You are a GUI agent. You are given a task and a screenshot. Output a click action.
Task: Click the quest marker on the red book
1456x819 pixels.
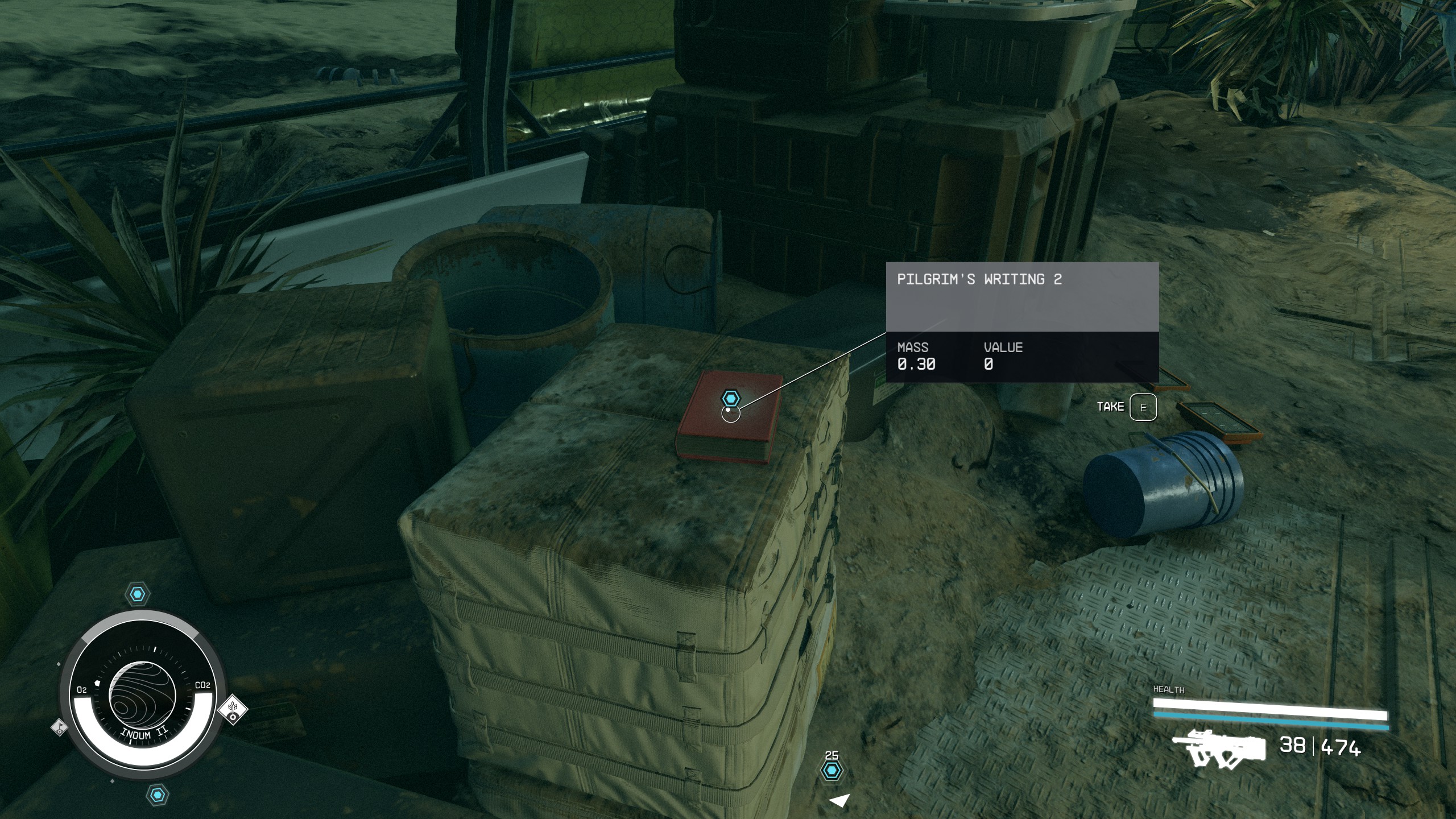(730, 398)
